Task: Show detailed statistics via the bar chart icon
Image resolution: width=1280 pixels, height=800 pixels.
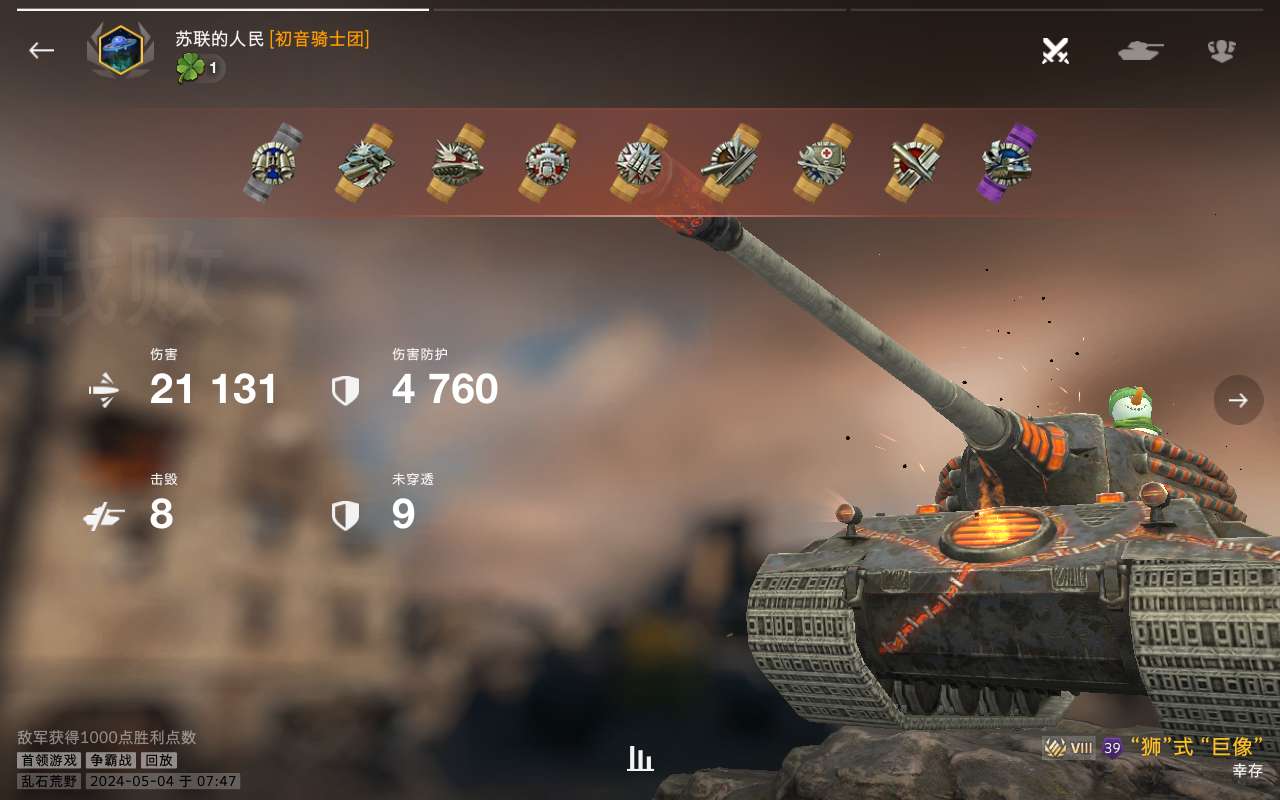Action: click(640, 759)
